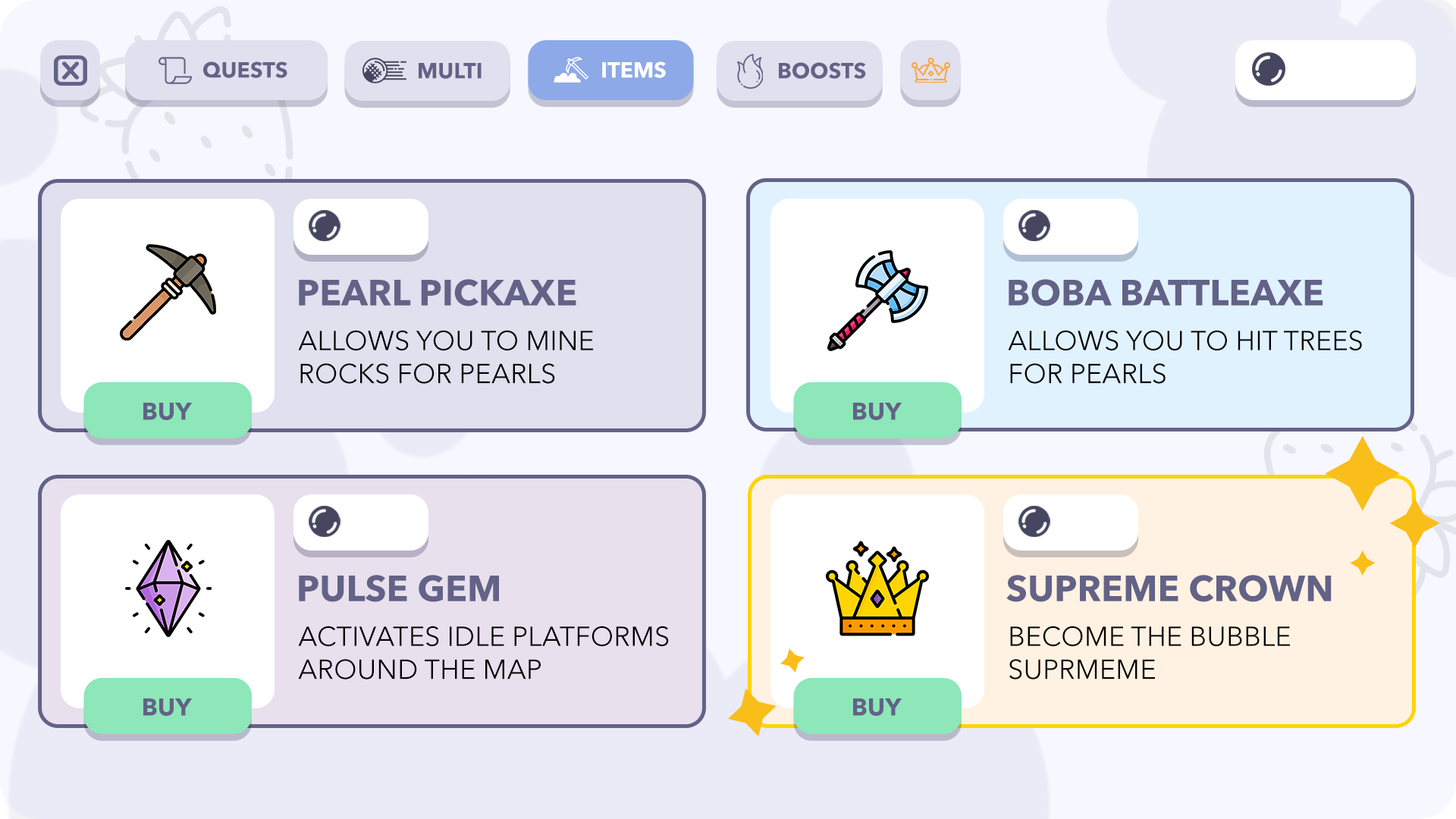The height and width of the screenshot is (819, 1456).
Task: Switch to the Boosts tab
Action: 799,72
